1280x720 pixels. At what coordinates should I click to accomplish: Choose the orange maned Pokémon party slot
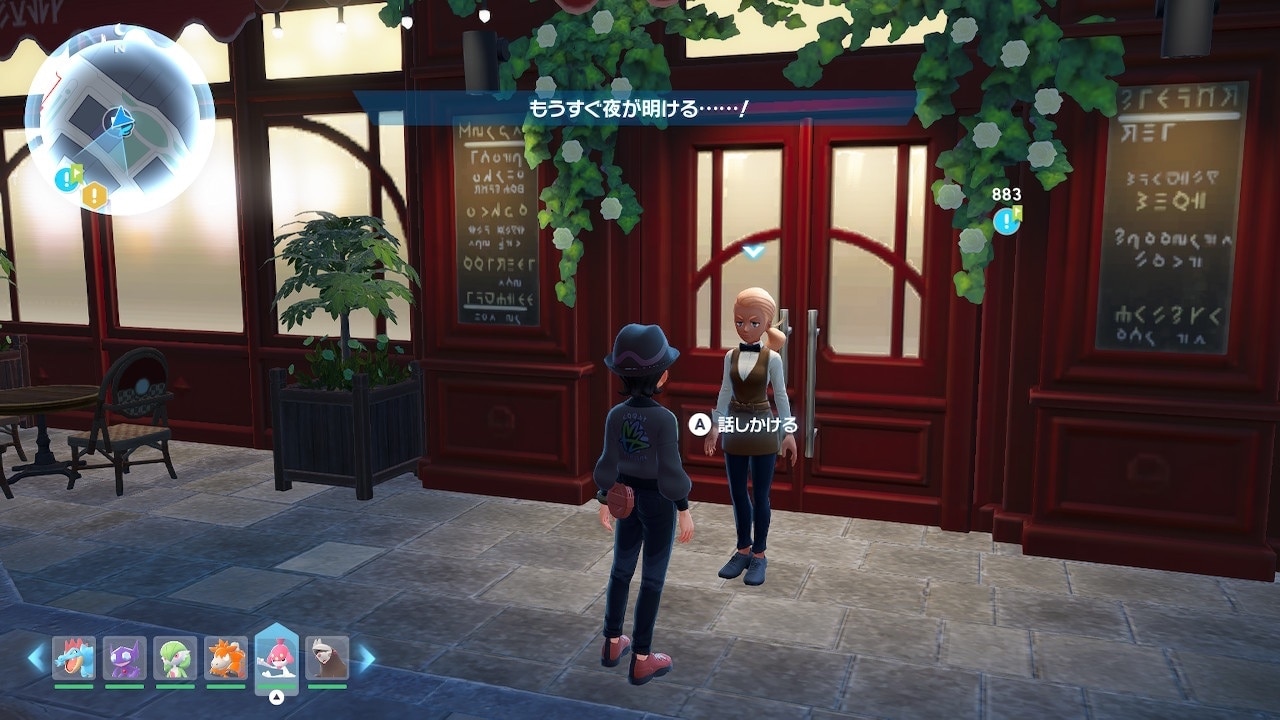226,658
